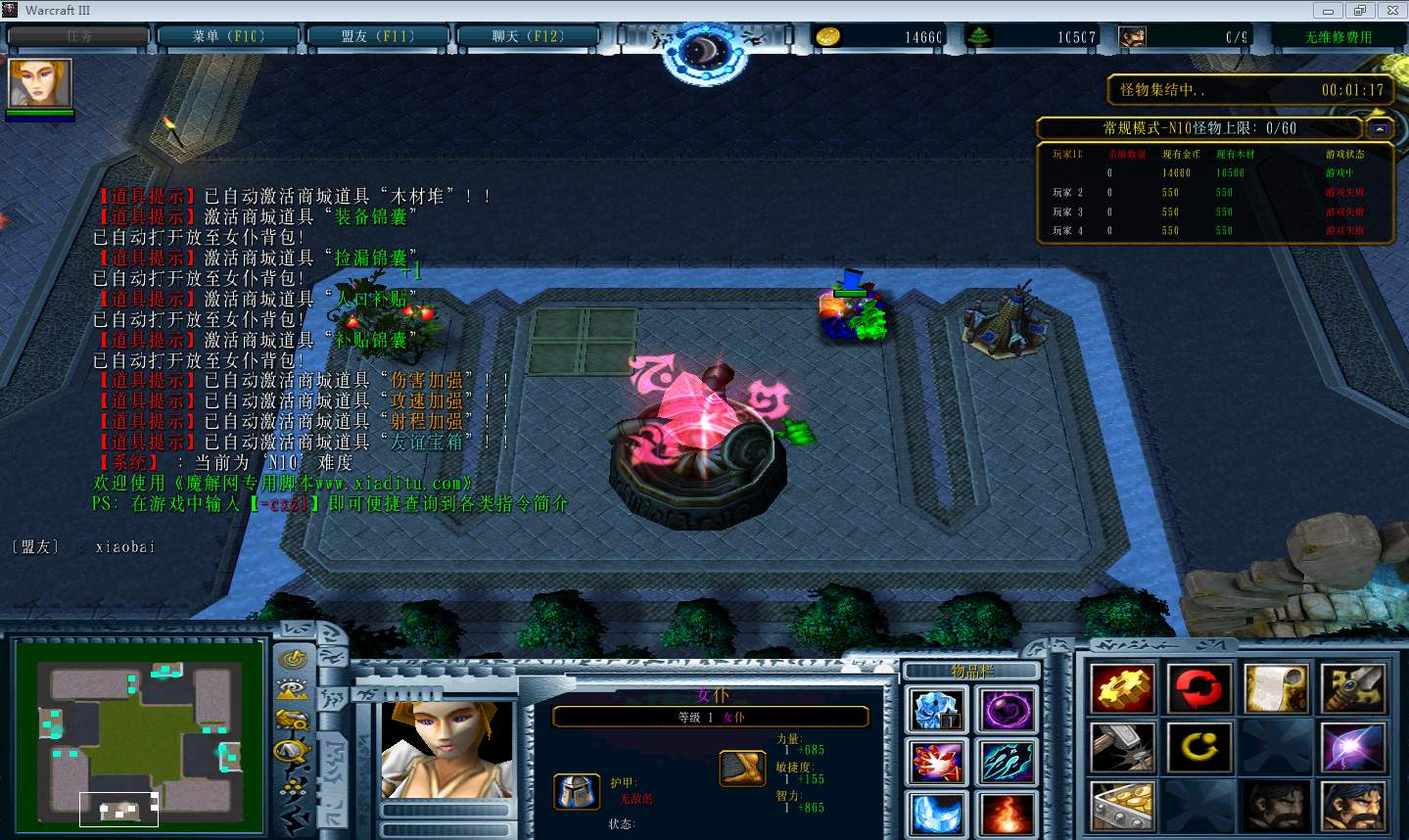Open the 盟友 (F11) allies menu

[378, 37]
